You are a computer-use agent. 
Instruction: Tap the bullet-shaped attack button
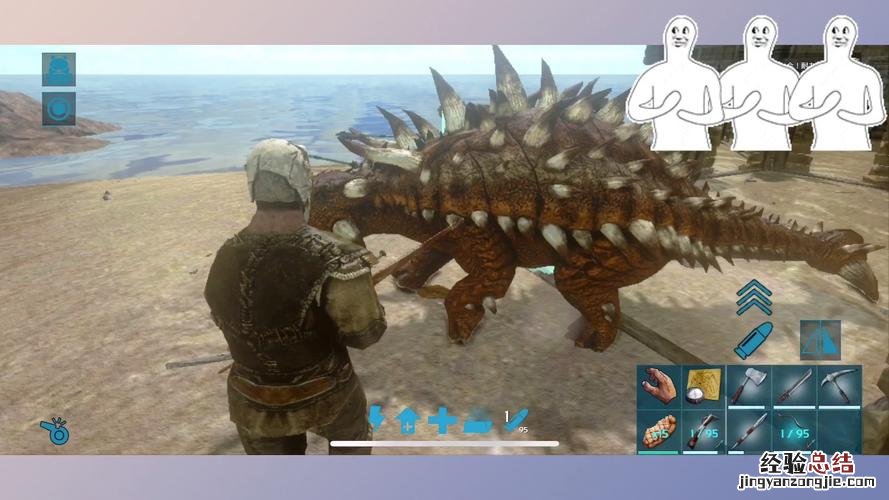(x=752, y=340)
